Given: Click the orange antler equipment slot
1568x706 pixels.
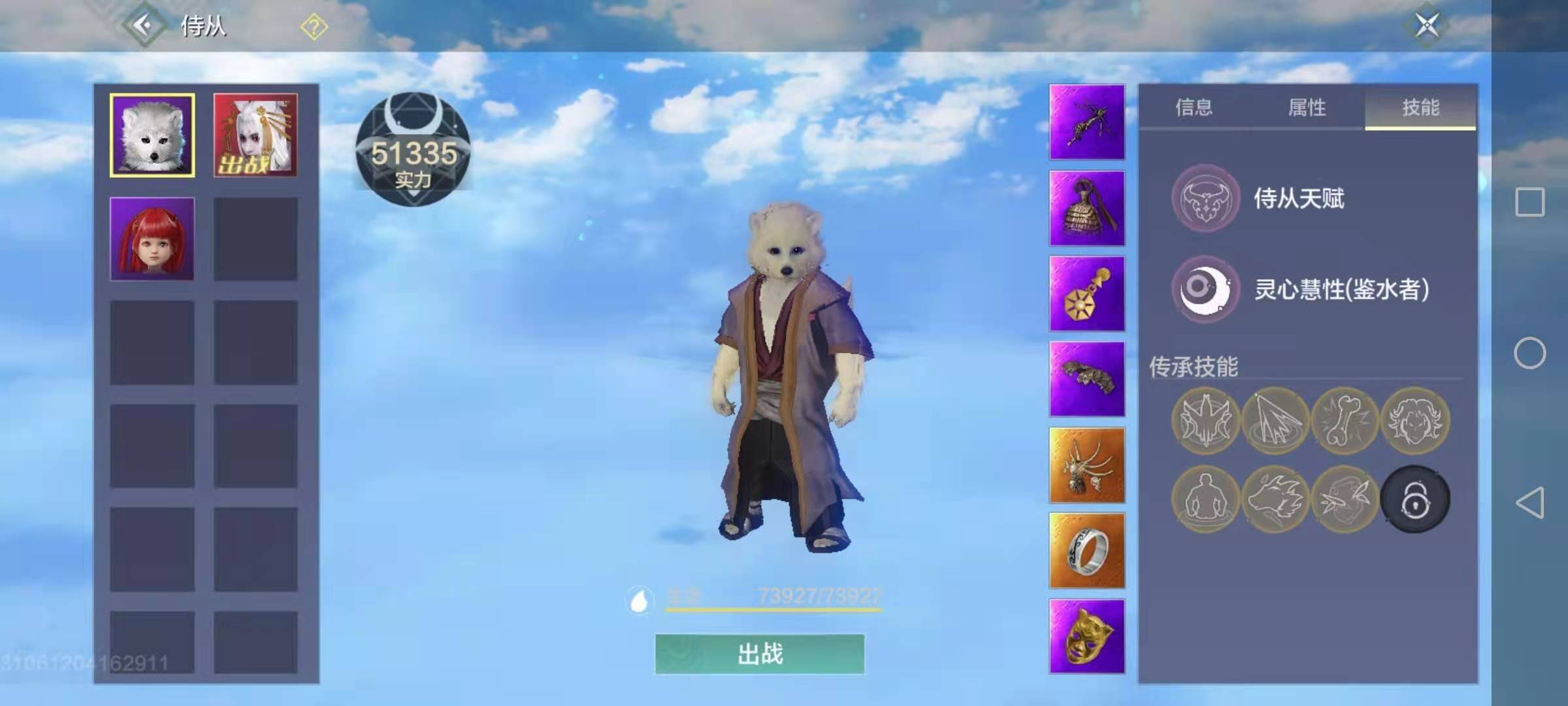Looking at the screenshot, I should (x=1086, y=465).
